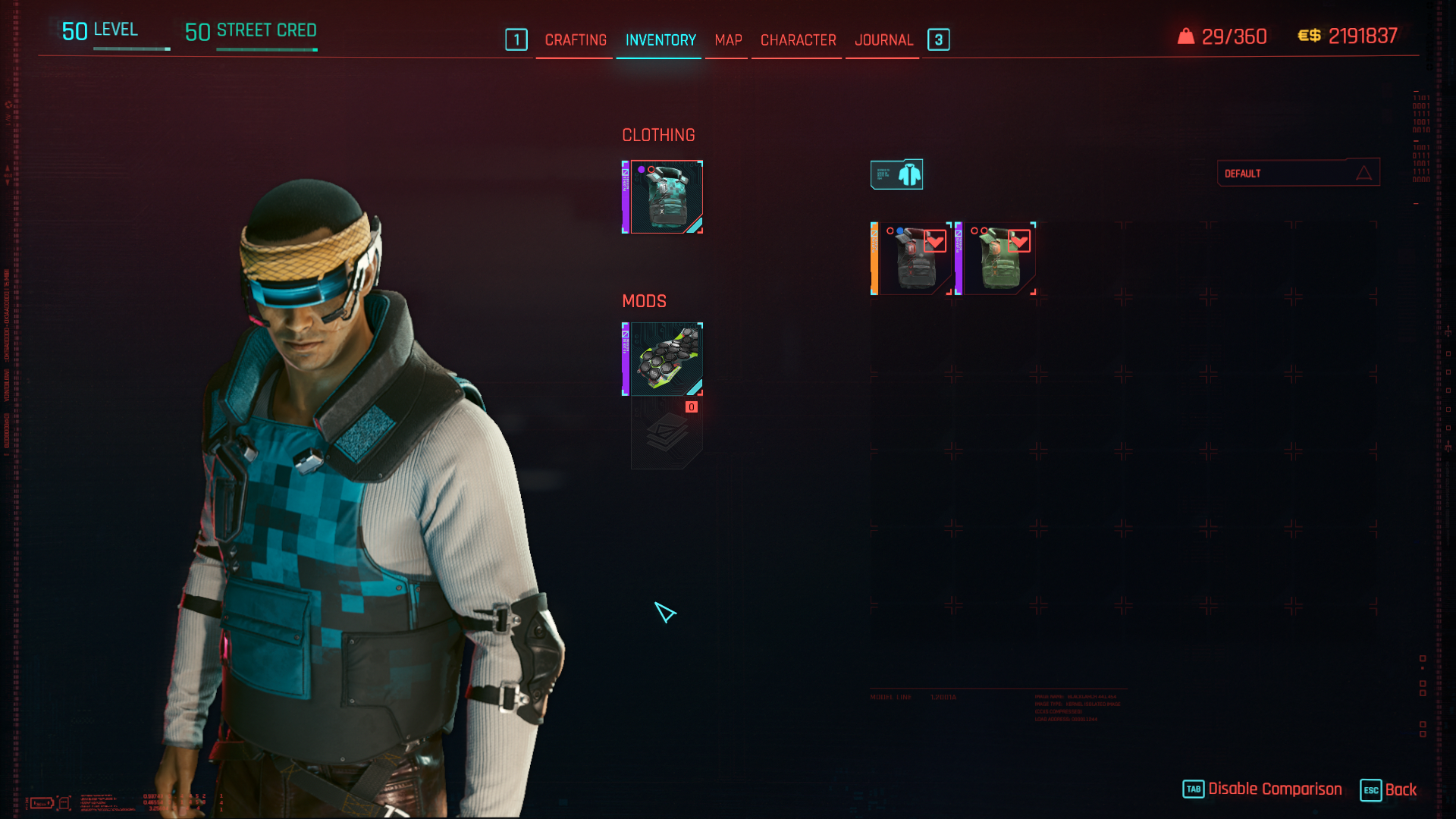Screen dimensions: 1456x819
Task: Open the Crafting tab
Action: 576,40
